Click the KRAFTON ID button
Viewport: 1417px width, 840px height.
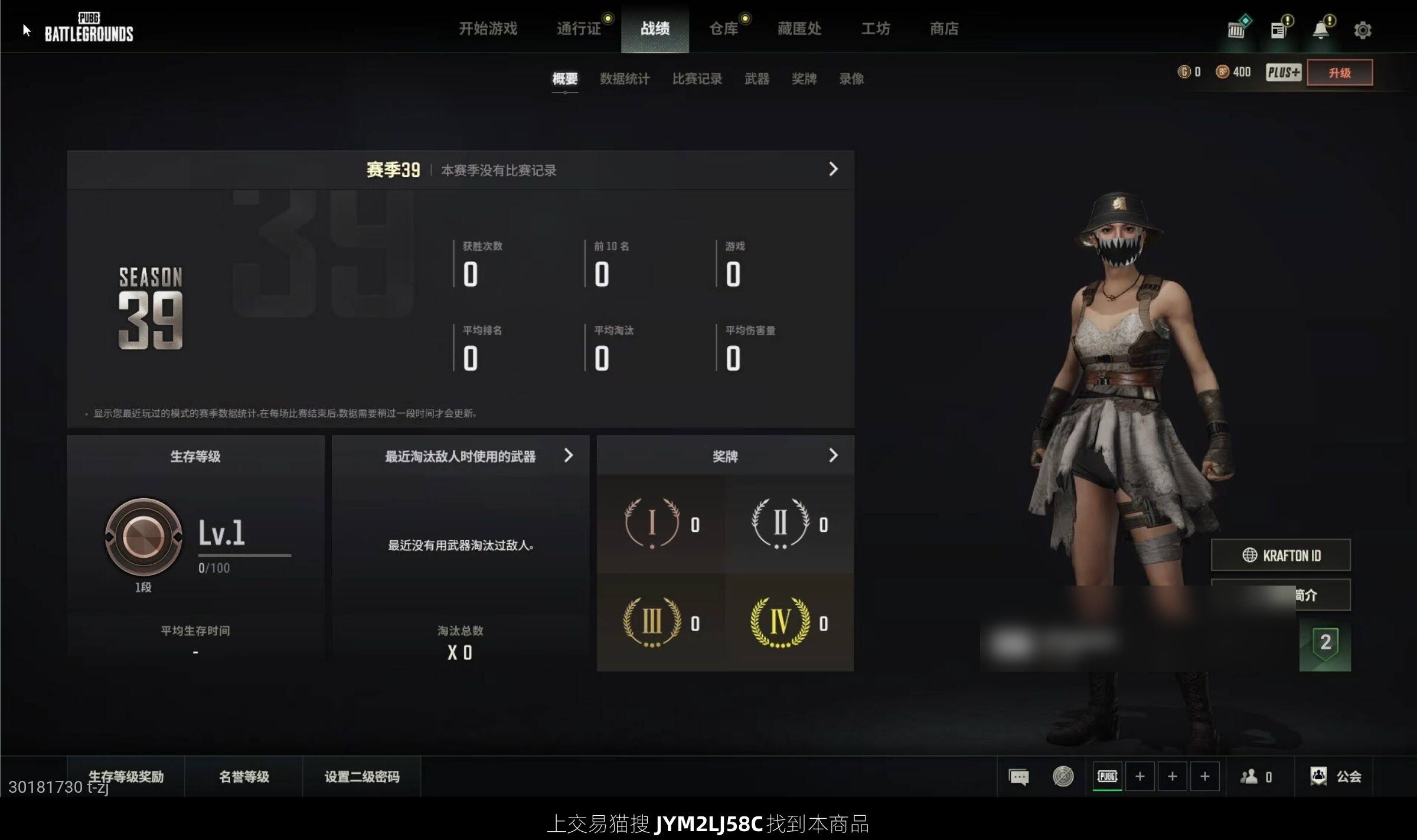[x=1281, y=555]
